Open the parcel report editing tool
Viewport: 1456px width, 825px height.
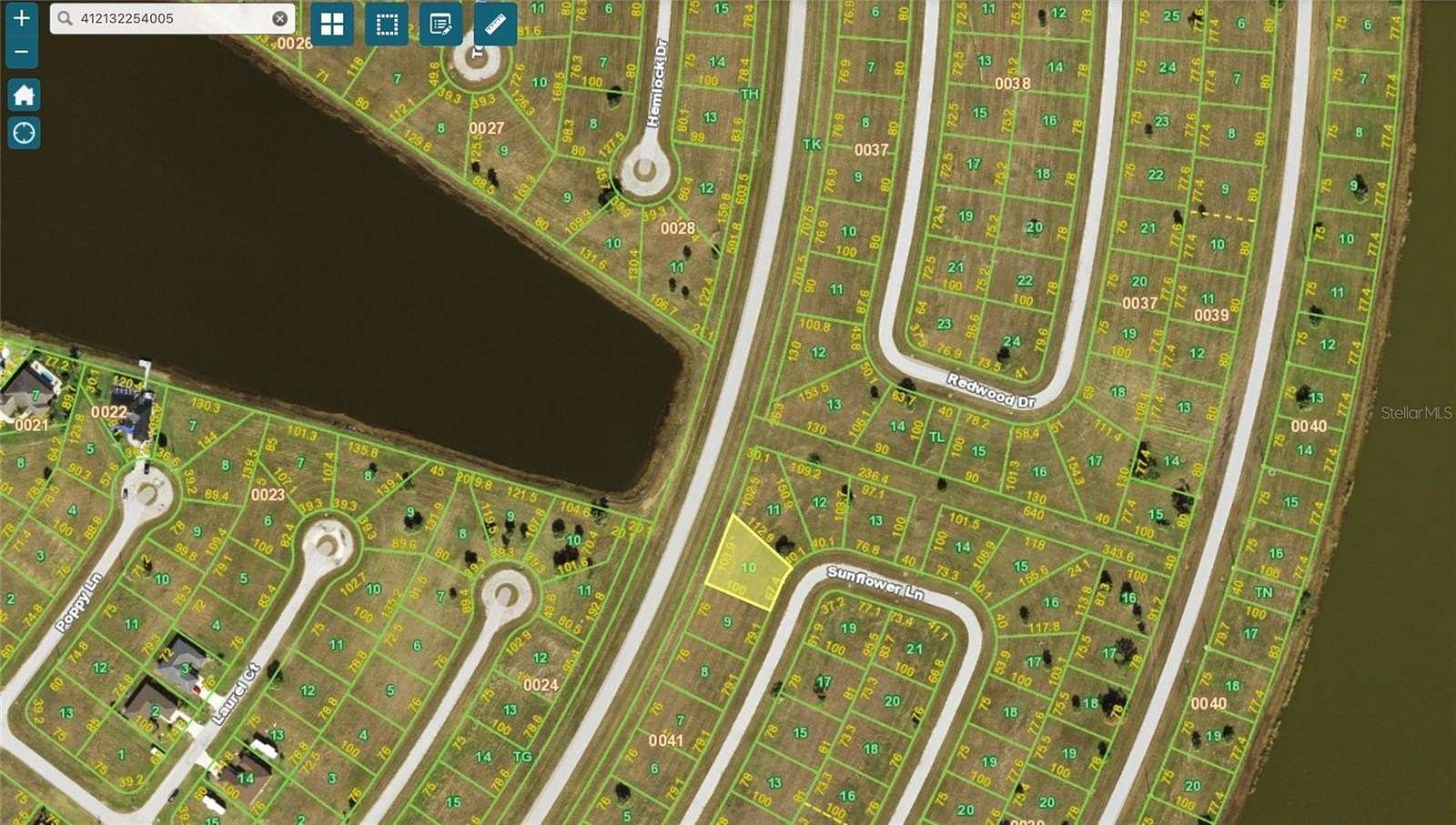(x=440, y=25)
